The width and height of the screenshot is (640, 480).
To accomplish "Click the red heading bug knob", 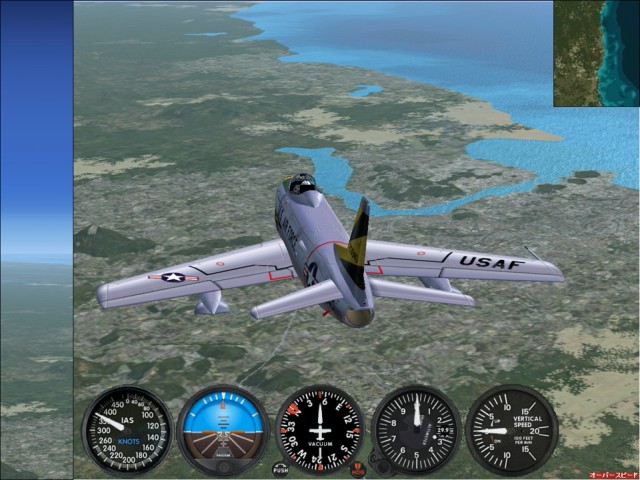I will pos(358,468).
